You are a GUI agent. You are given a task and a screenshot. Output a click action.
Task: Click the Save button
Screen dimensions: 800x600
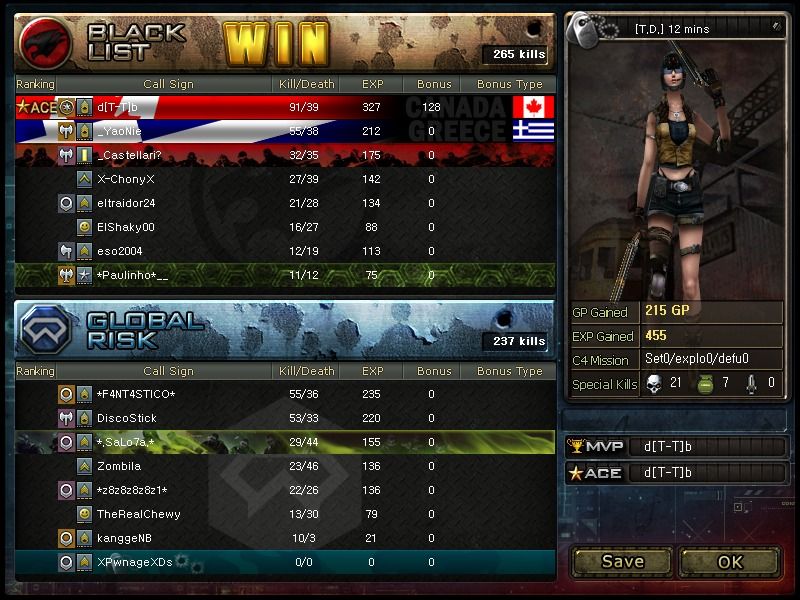pyautogui.click(x=622, y=561)
